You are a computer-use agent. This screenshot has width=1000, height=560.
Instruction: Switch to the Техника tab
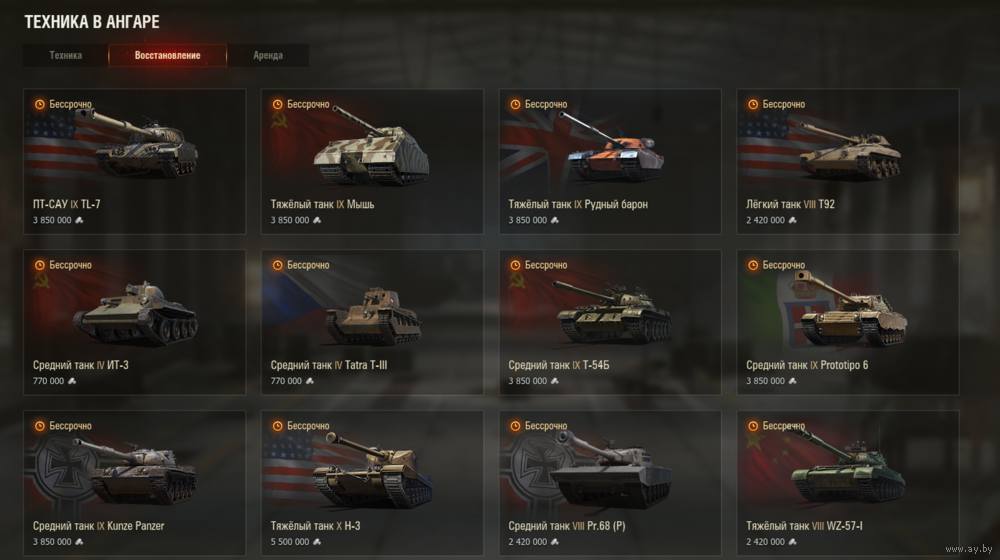(66, 56)
